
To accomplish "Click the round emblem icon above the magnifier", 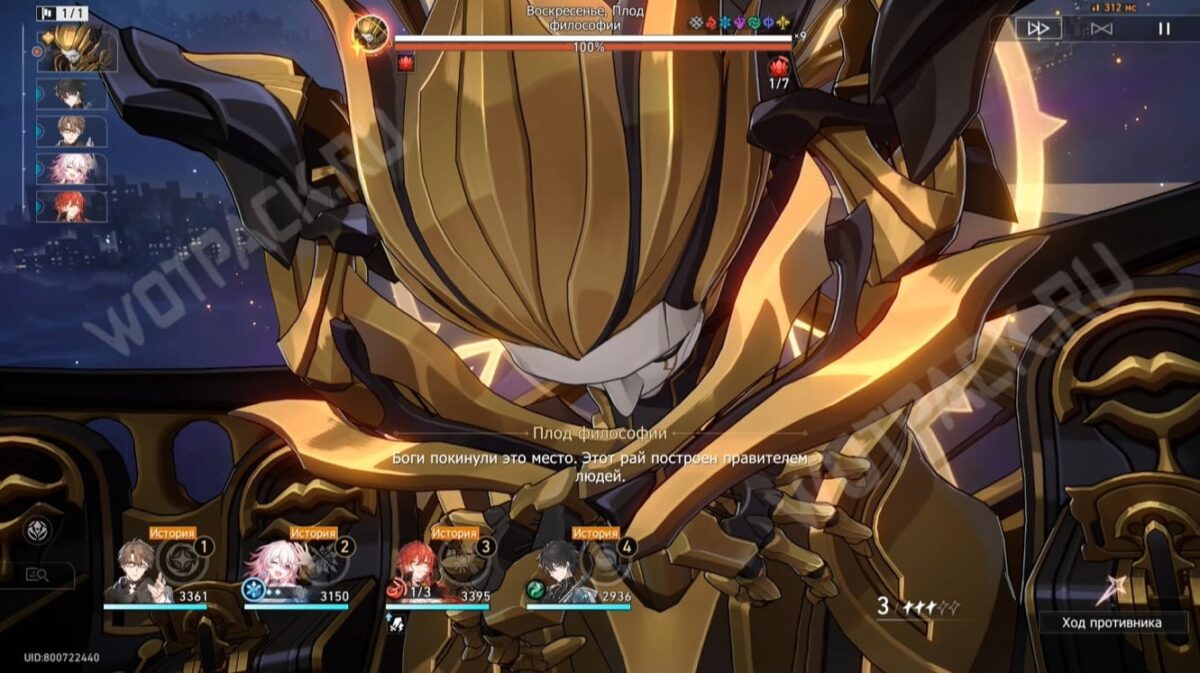I will click(x=37, y=529).
